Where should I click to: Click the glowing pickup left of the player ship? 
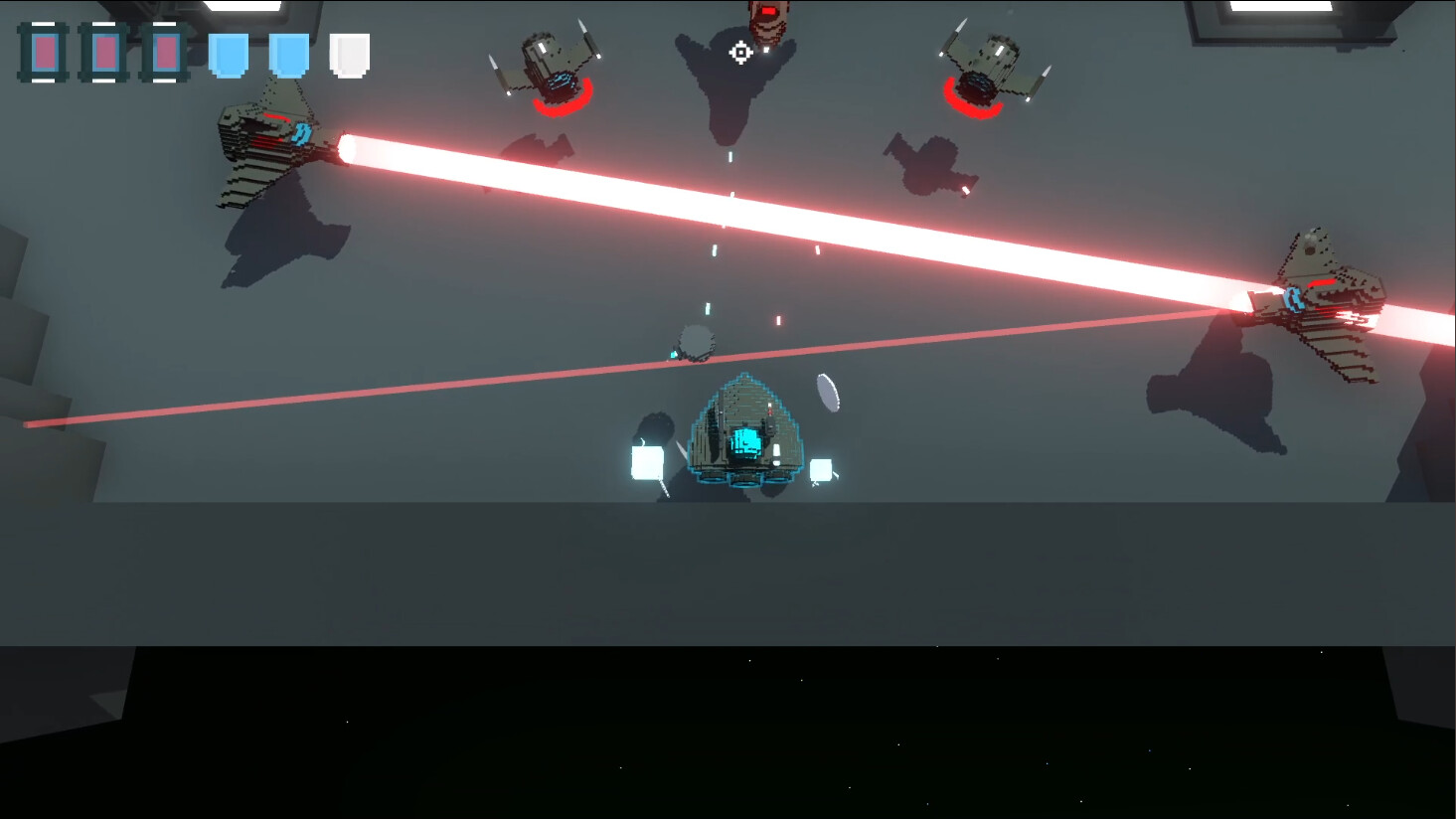pyautogui.click(x=646, y=459)
